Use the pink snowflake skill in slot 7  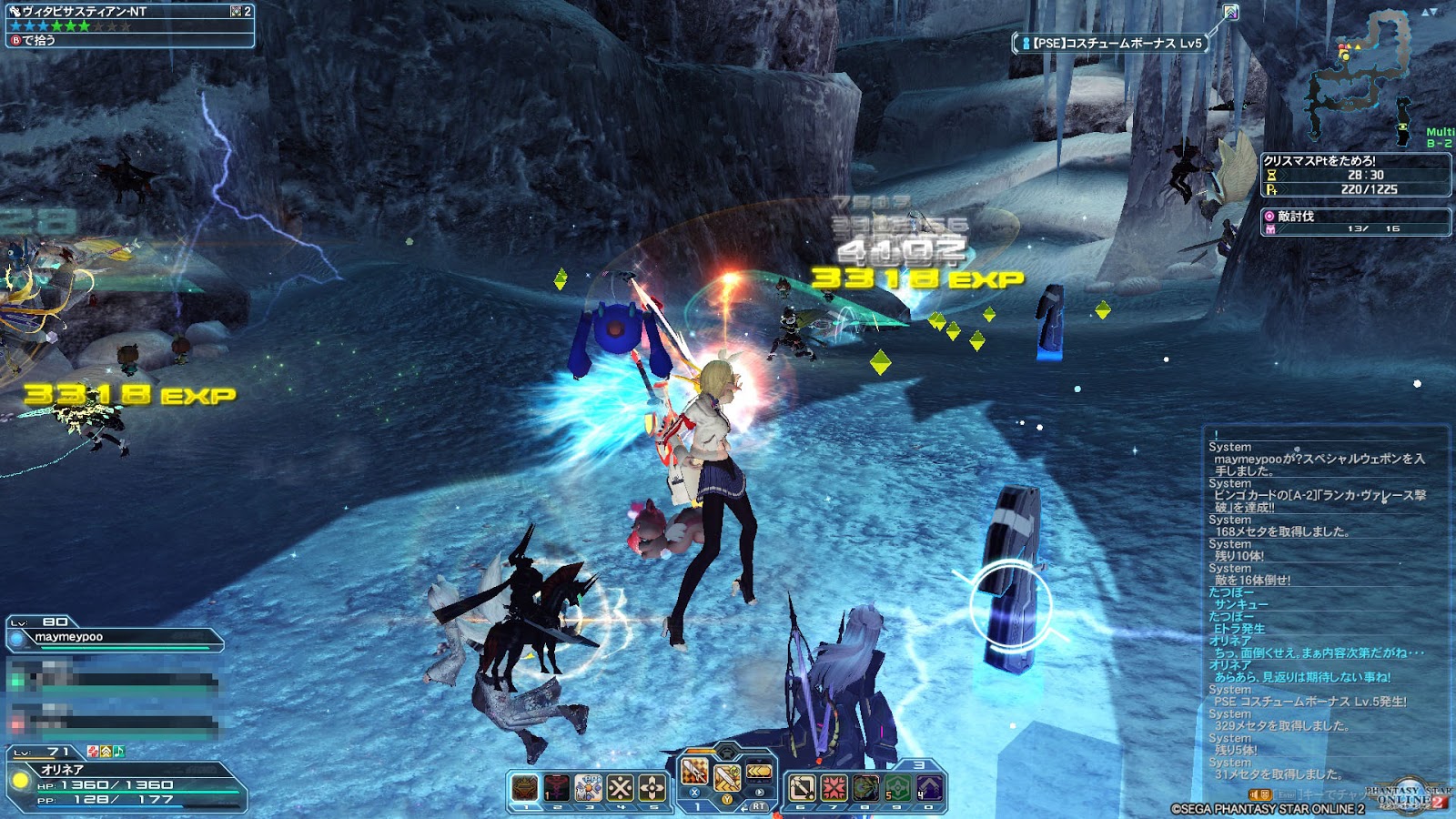click(x=834, y=787)
